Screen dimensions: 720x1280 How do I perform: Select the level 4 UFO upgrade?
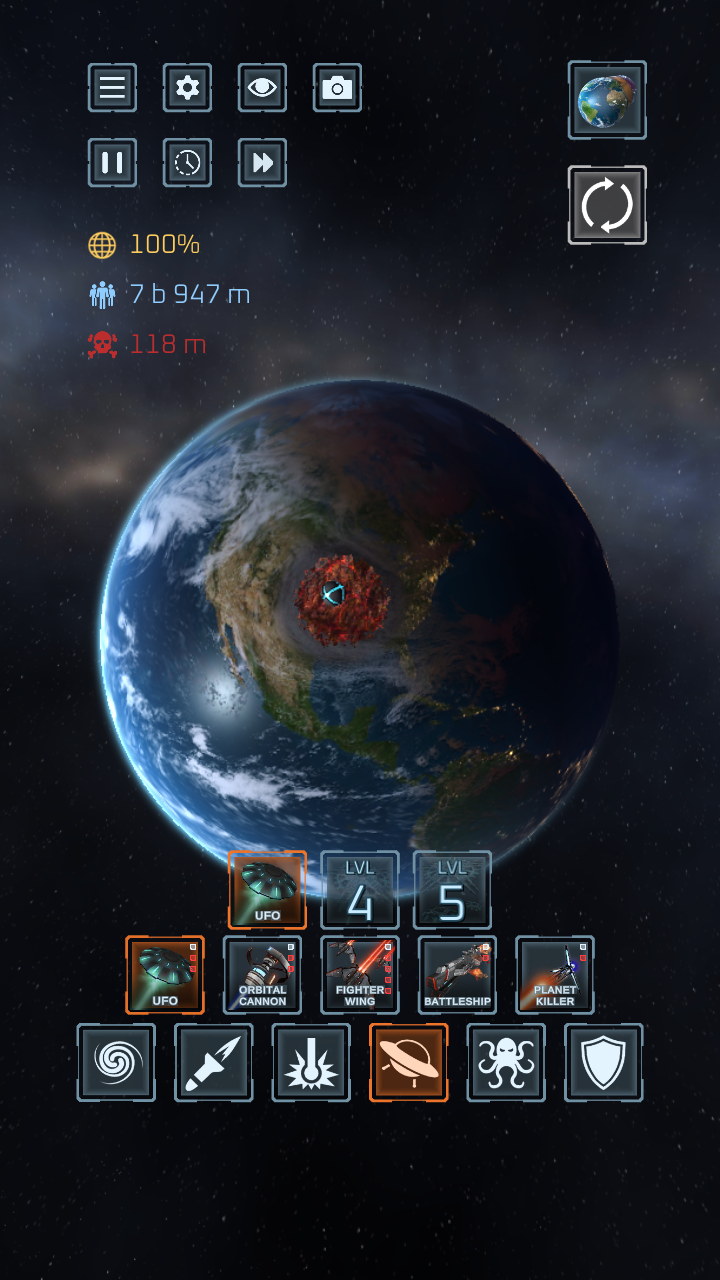tap(360, 890)
